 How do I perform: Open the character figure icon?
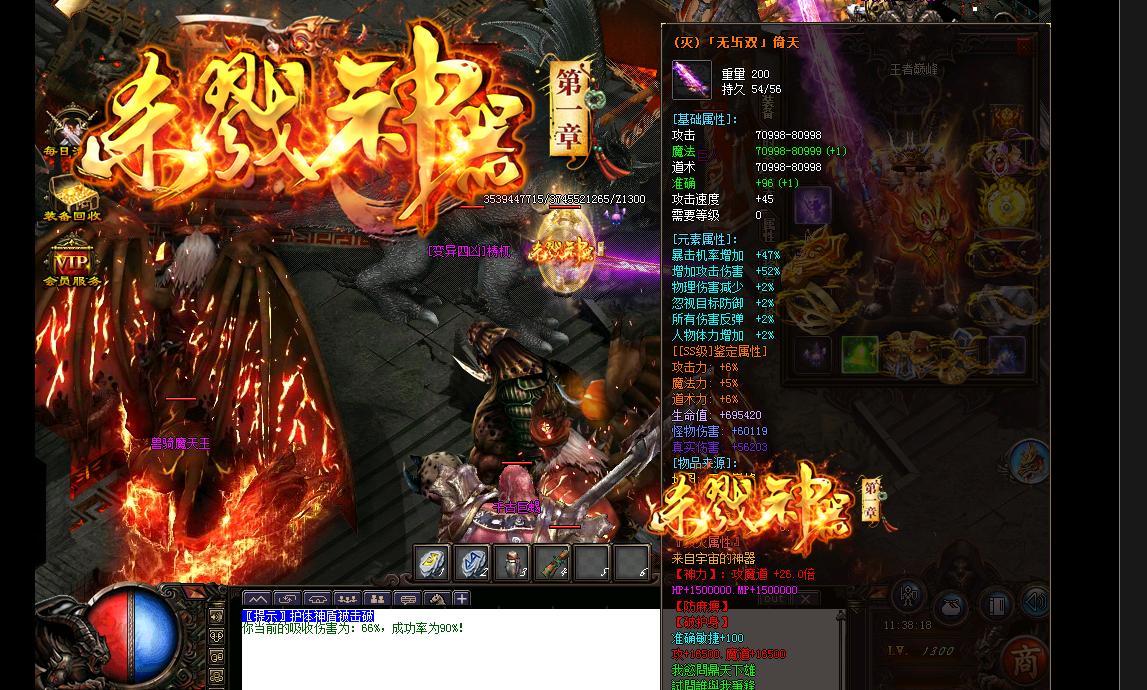(x=909, y=595)
